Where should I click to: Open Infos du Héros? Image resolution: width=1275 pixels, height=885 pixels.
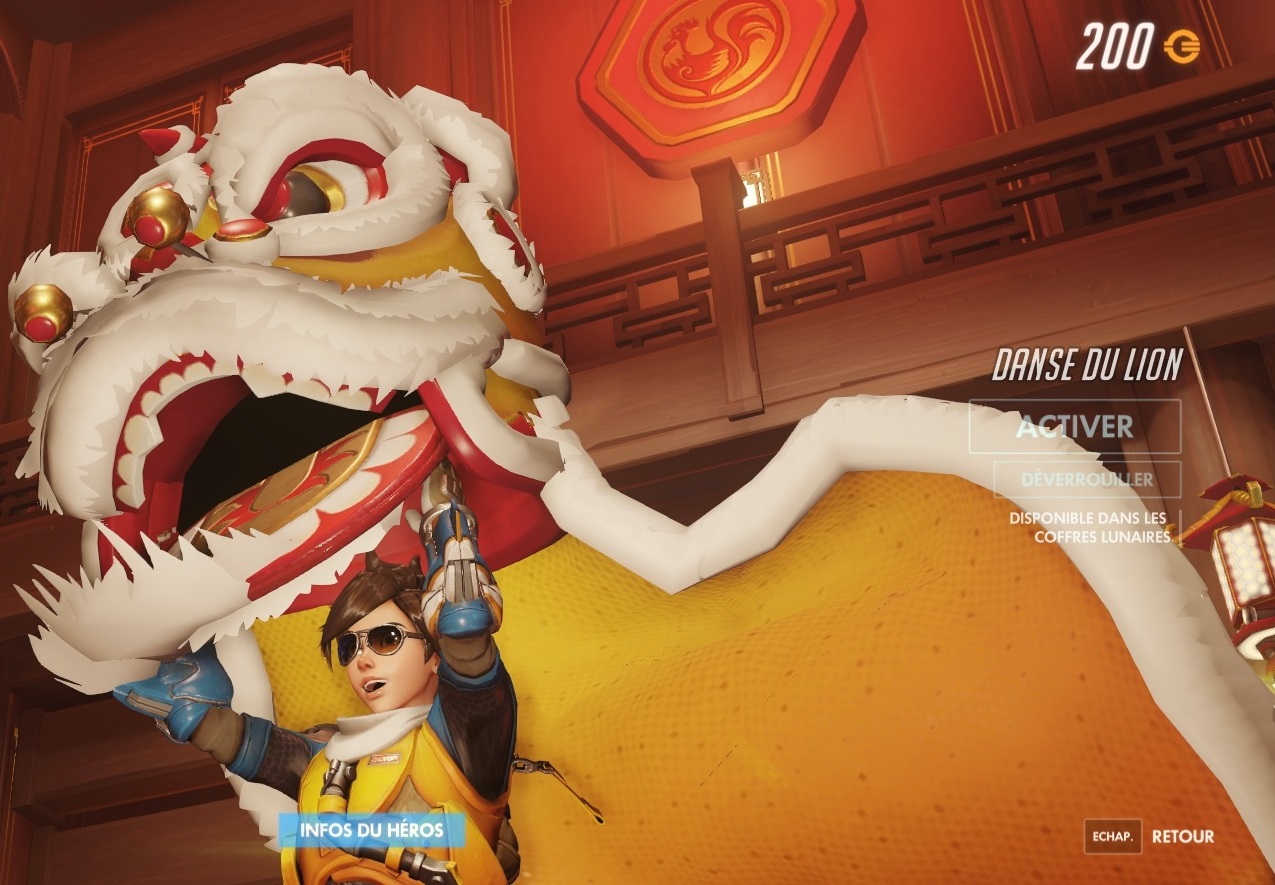372,829
